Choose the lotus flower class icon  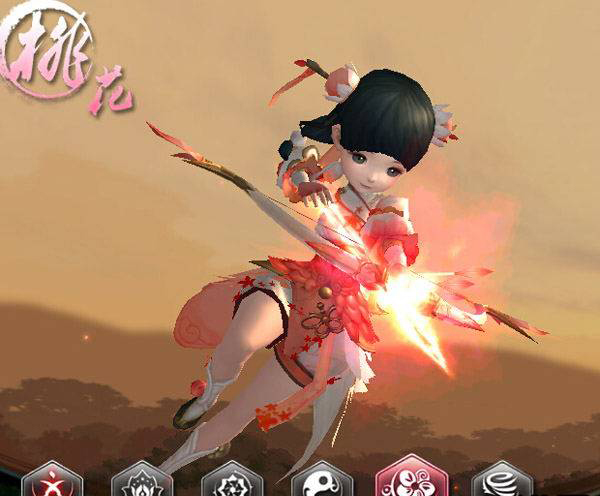(x=141, y=482)
